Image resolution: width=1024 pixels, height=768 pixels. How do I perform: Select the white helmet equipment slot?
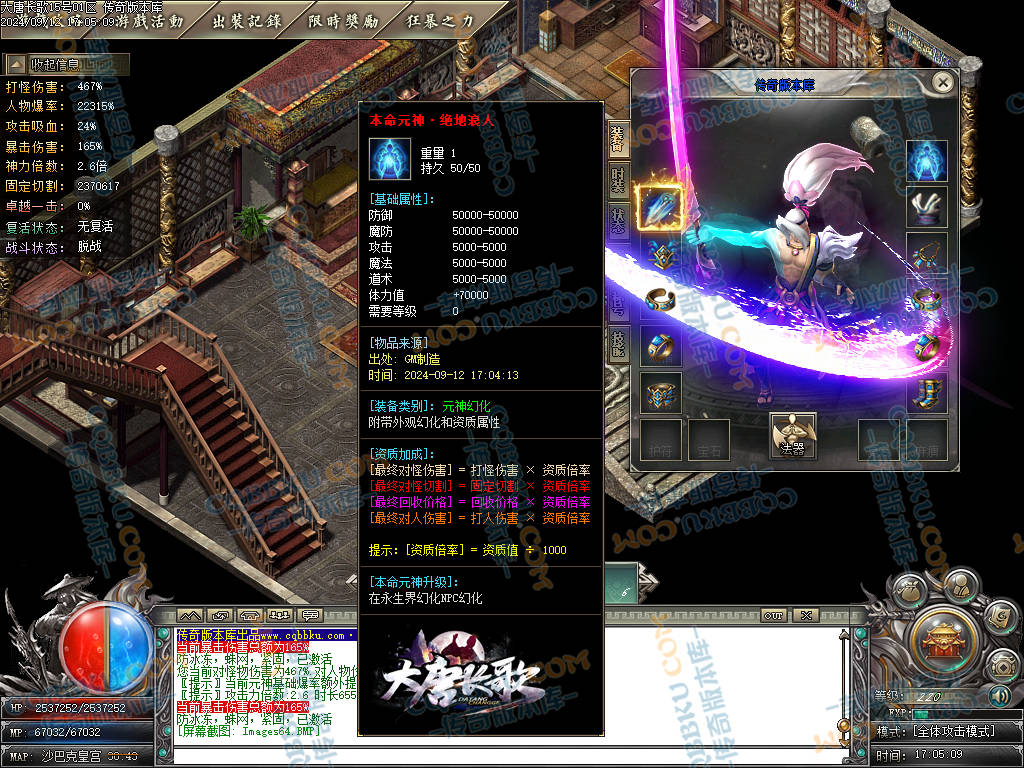click(x=927, y=207)
